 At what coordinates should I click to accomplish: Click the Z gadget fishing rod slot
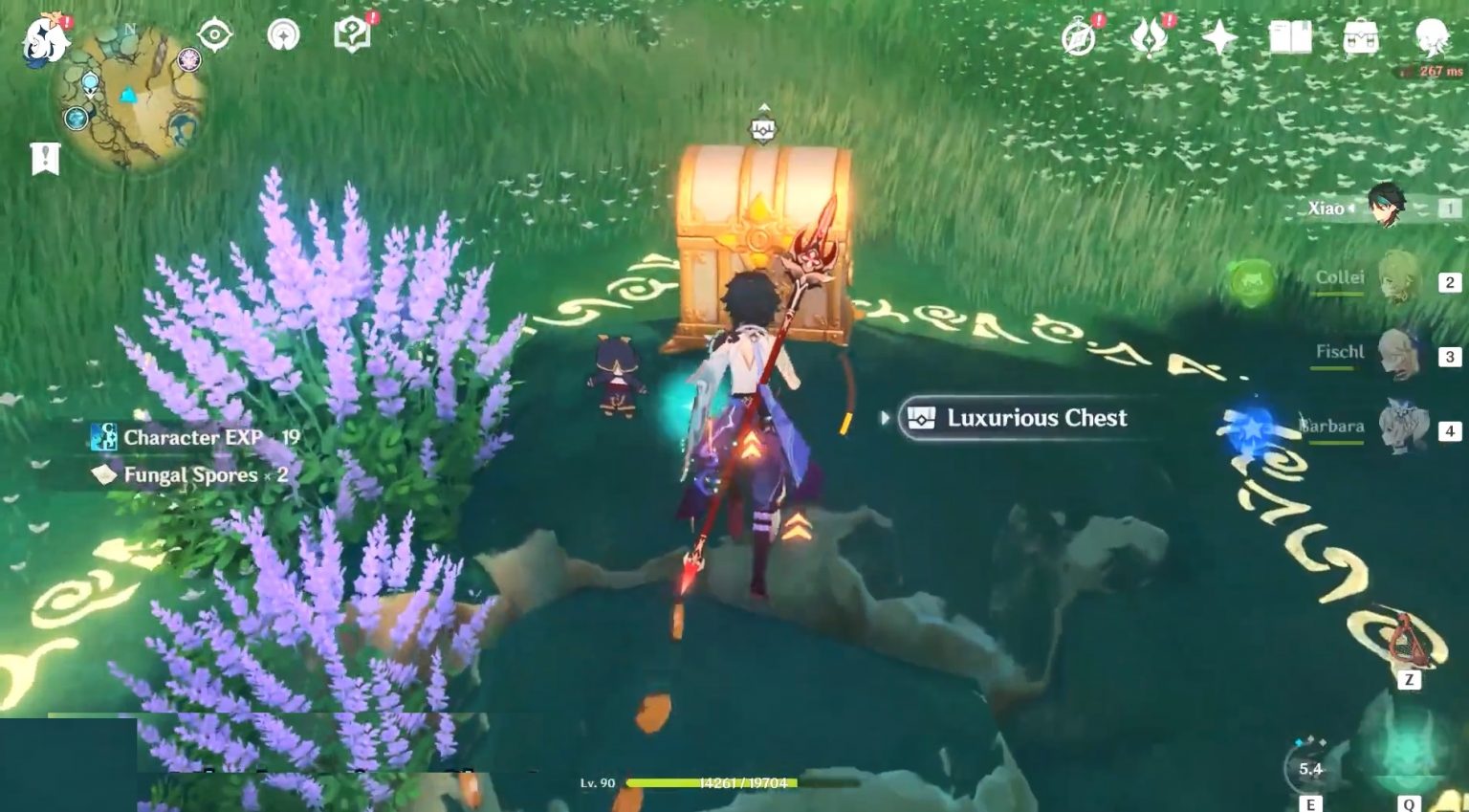(x=1408, y=643)
